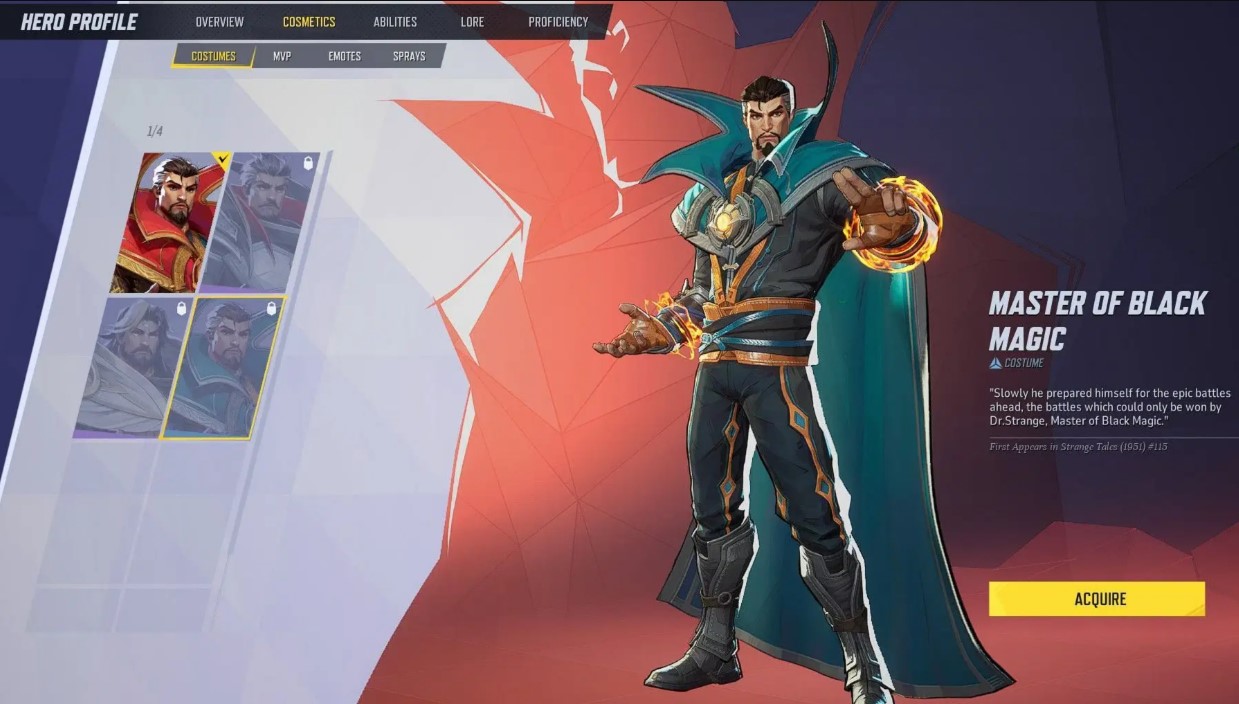View the Sprays sub-tab
1239x704 pixels.
(409, 56)
